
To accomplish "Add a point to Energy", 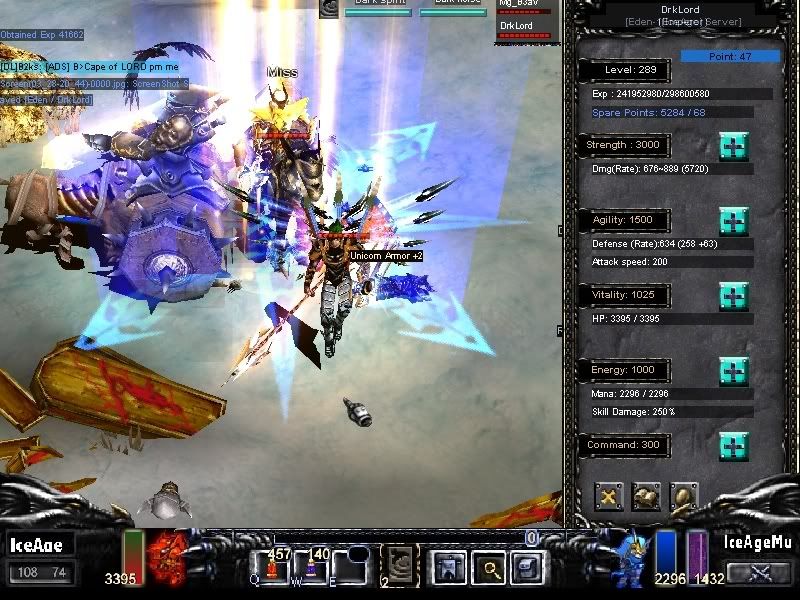I will click(733, 371).
